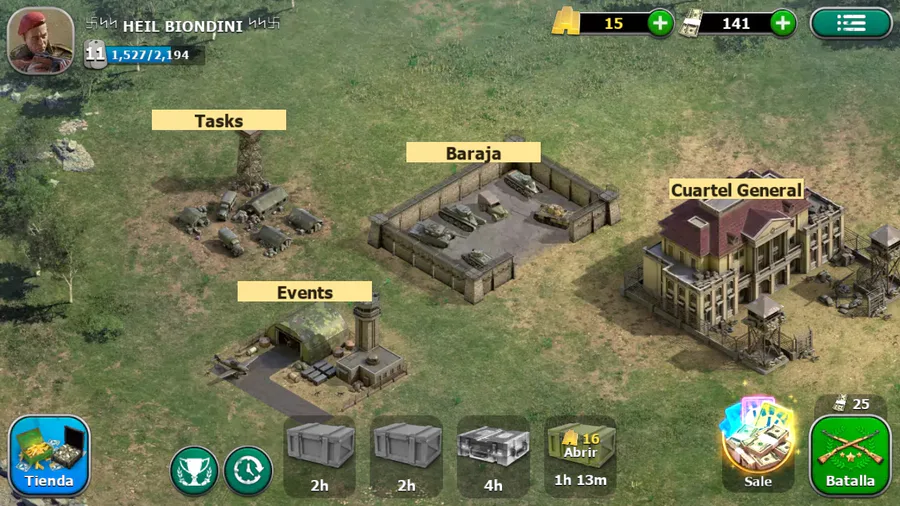Click the green clock refresh icon

(248, 470)
